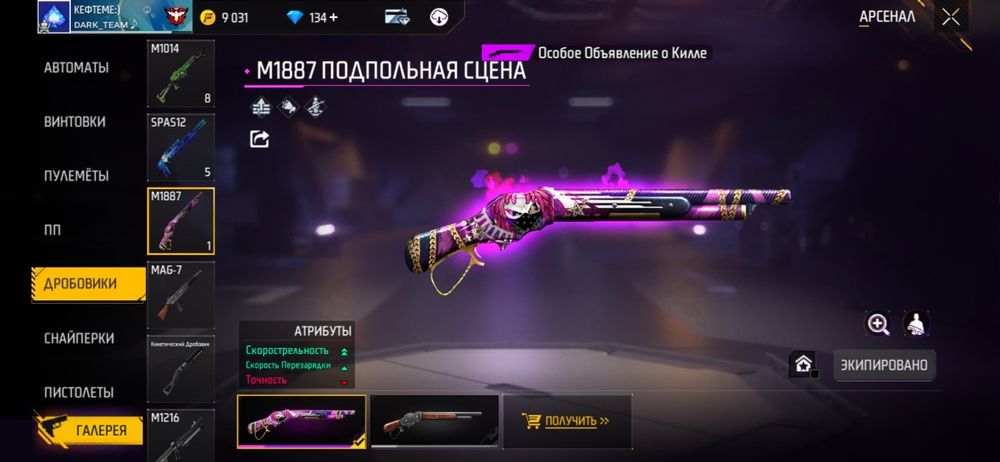This screenshot has width=1000, height=462.
Task: Open the Винтовки weapon category
Action: [x=75, y=122]
